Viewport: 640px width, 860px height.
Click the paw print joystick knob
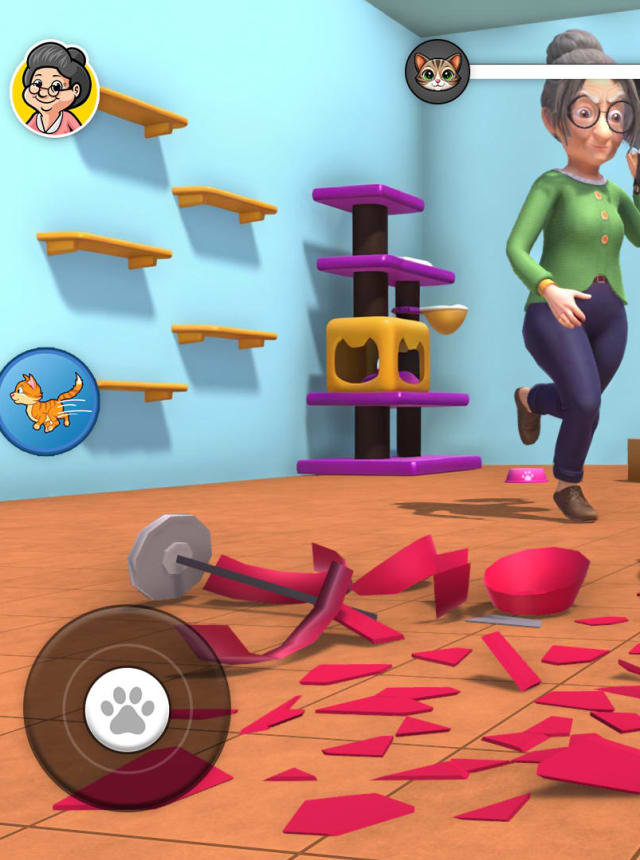pos(127,708)
